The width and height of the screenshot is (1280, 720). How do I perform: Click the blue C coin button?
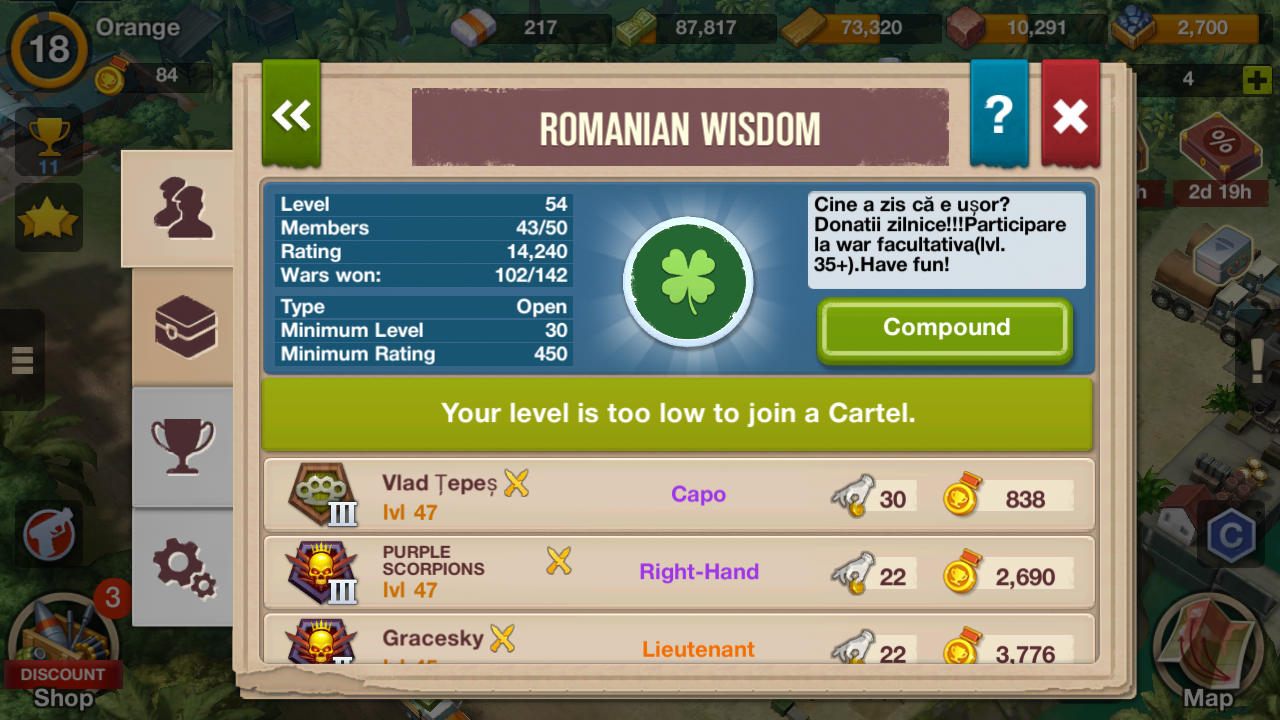[x=1230, y=536]
